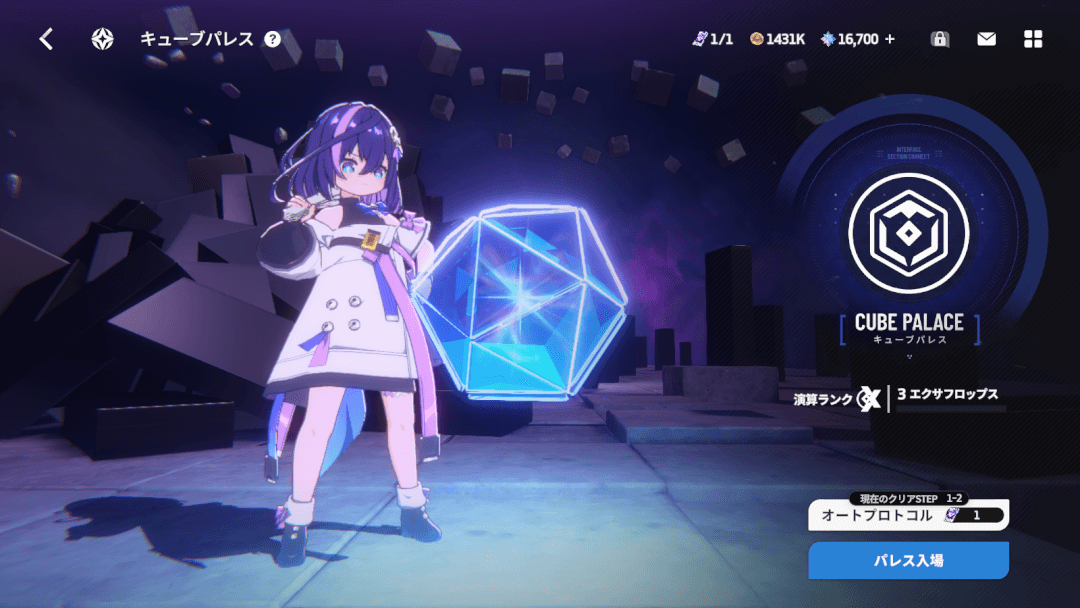Image resolution: width=1080 pixels, height=608 pixels.
Task: Activate オートプロトコル auto clear
Action: [x=908, y=515]
